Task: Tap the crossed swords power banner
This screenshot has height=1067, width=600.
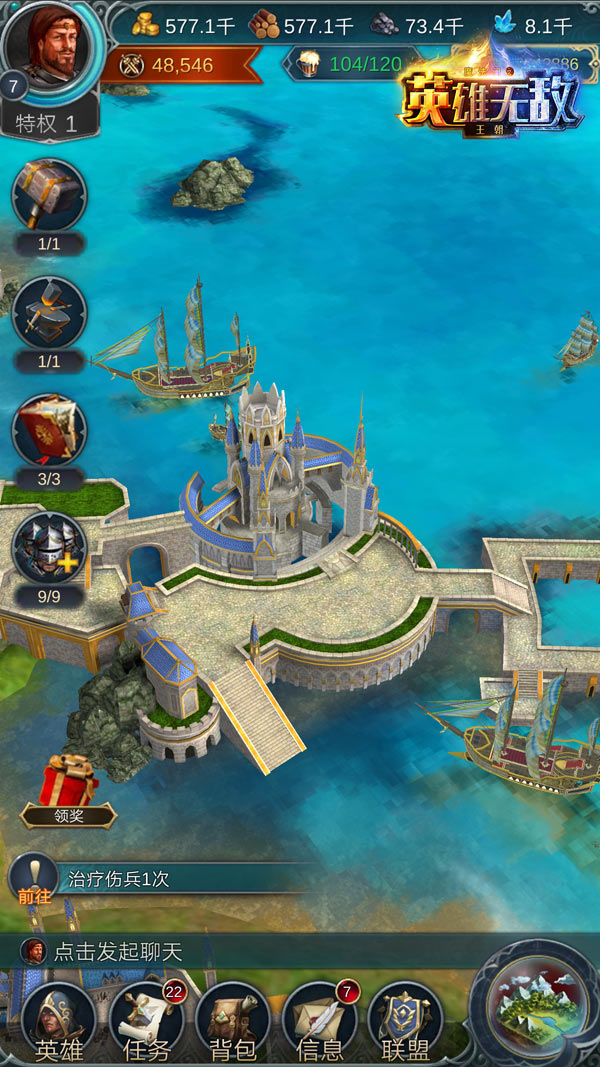Action: coord(133,65)
